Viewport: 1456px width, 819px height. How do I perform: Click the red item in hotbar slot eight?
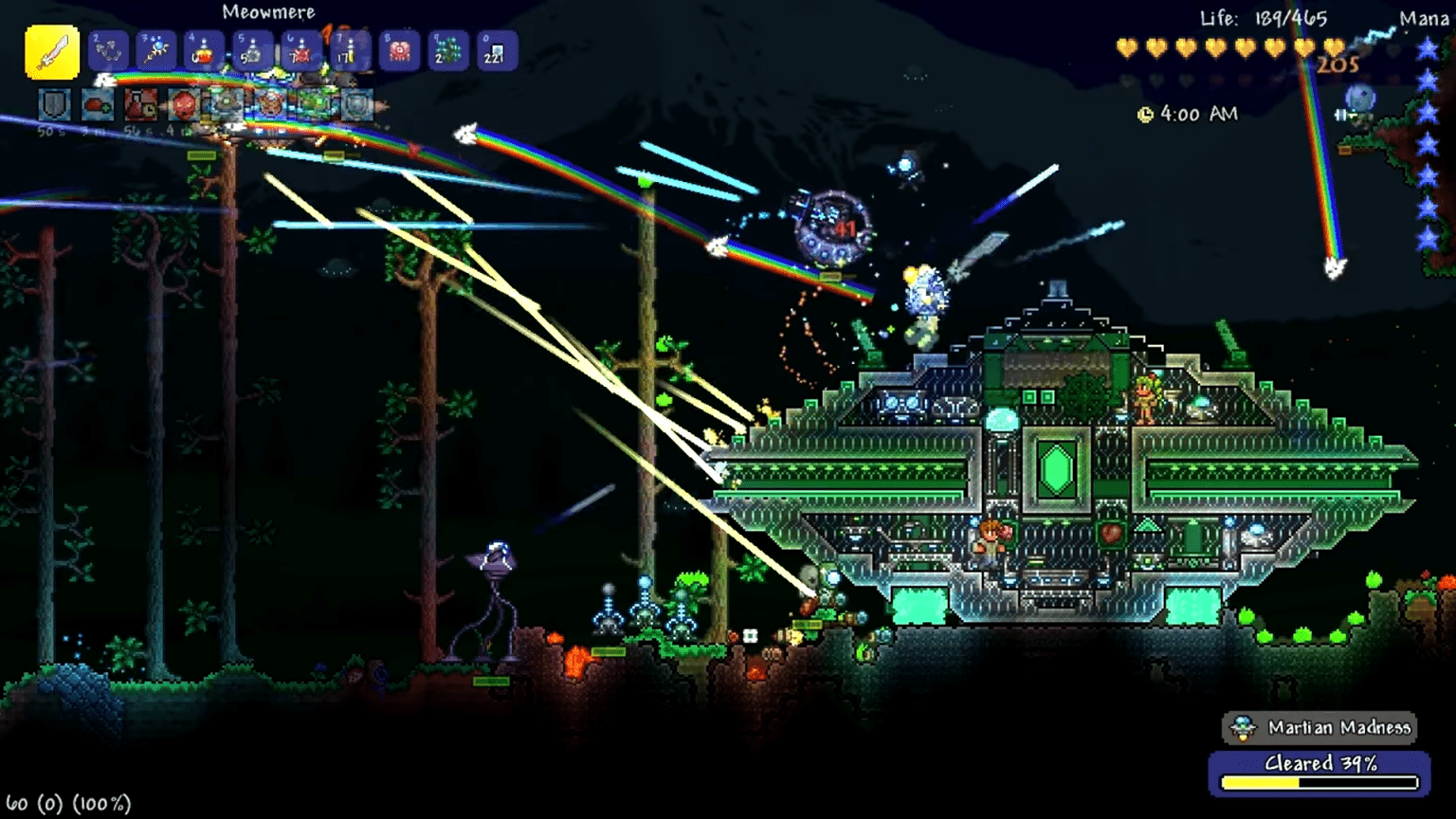tap(398, 52)
